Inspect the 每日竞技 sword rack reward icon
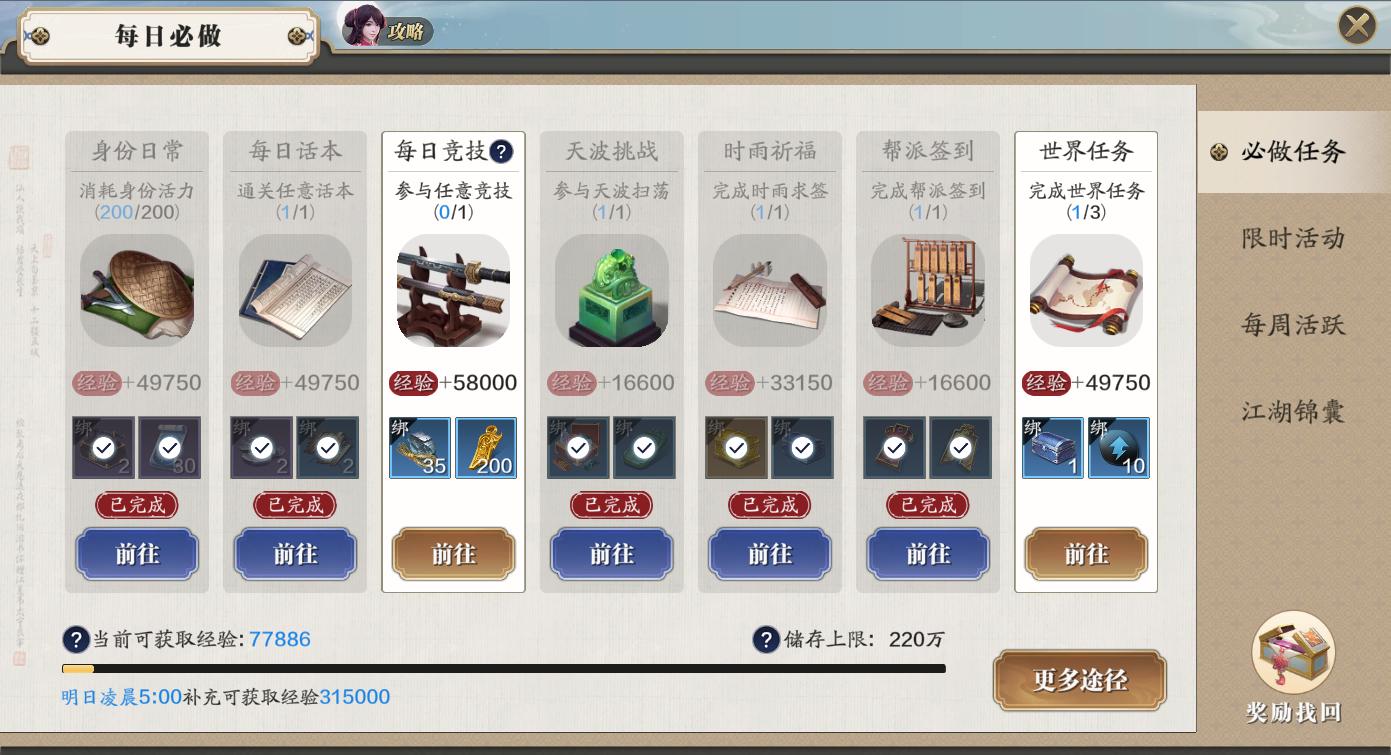This screenshot has height=755, width=1391. [453, 291]
